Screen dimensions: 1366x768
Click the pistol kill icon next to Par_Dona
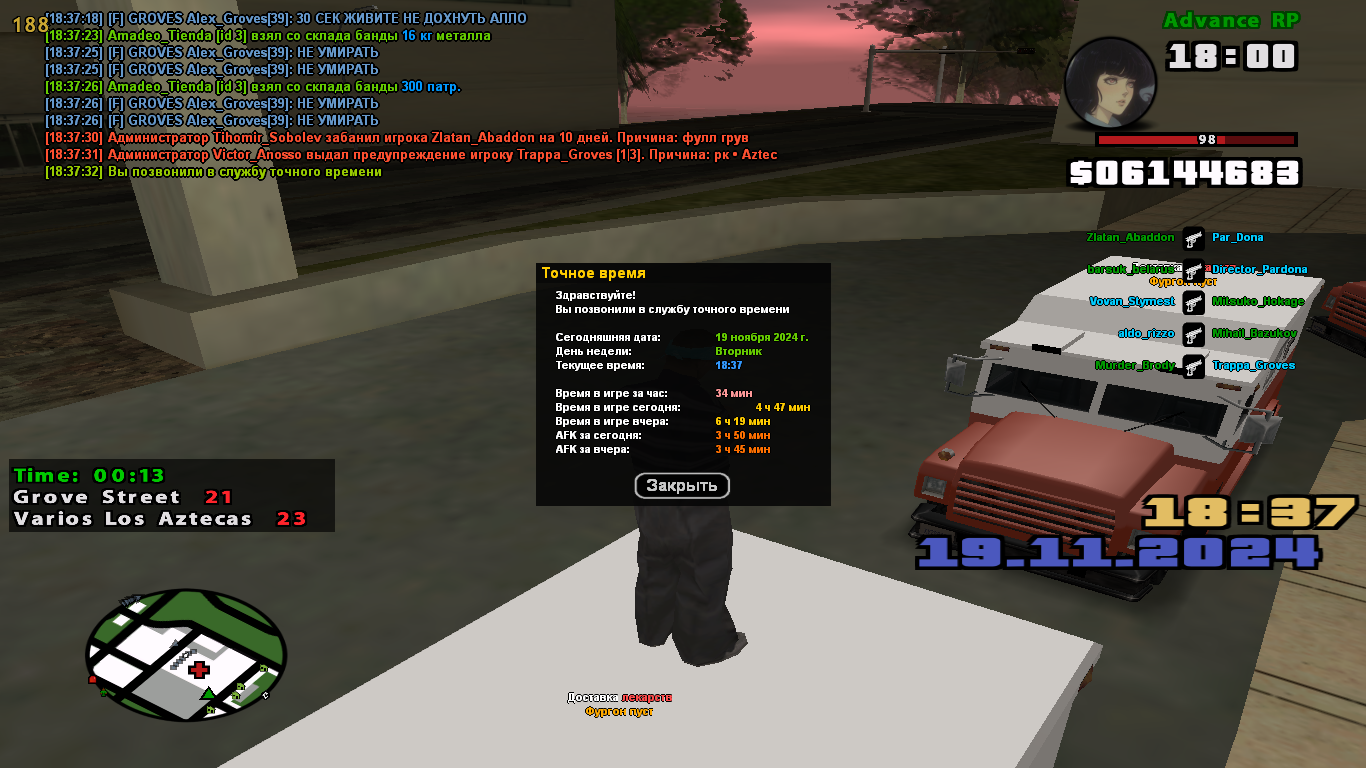1194,240
